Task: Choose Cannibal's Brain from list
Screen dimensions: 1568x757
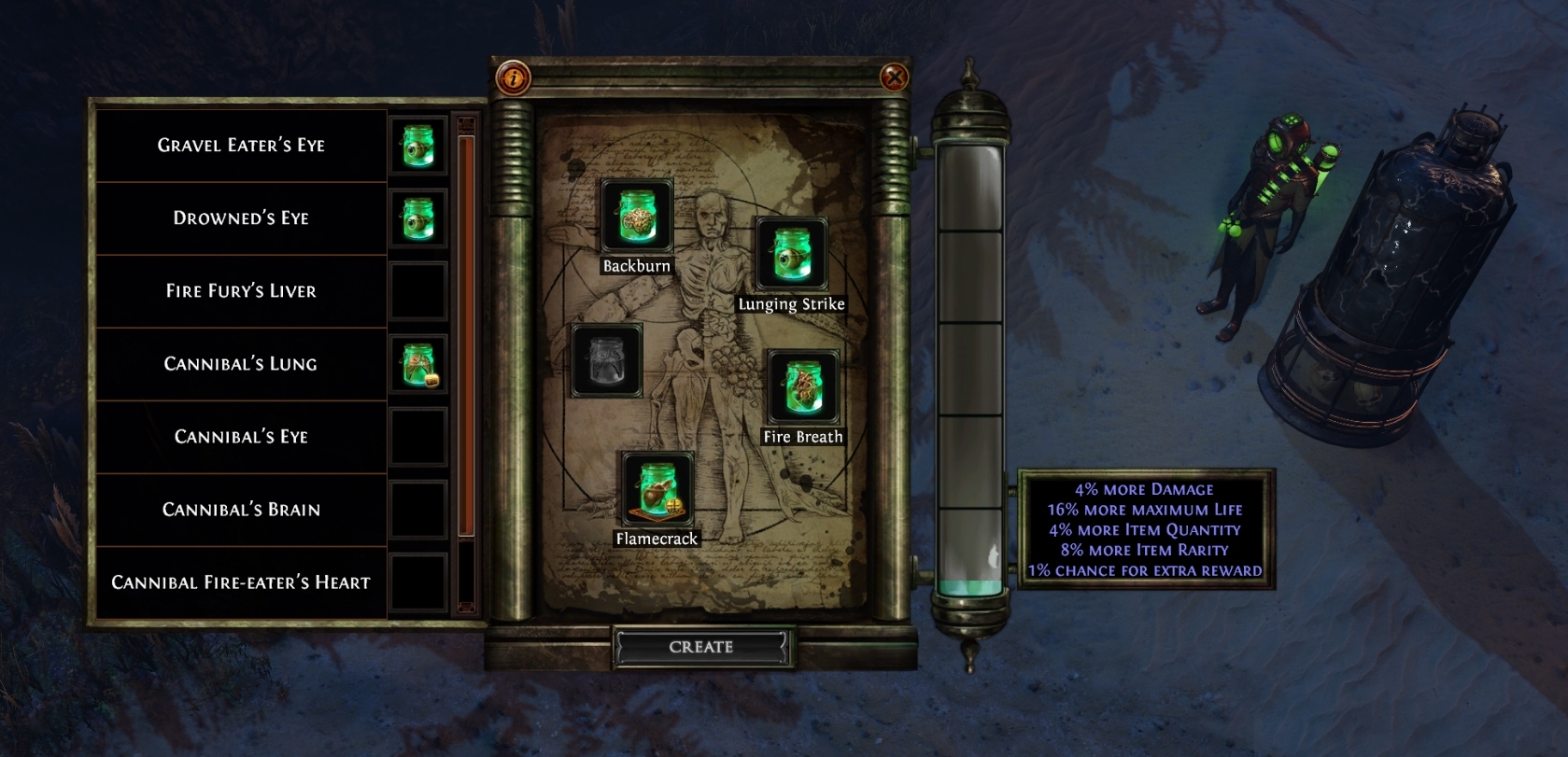Action: click(241, 510)
